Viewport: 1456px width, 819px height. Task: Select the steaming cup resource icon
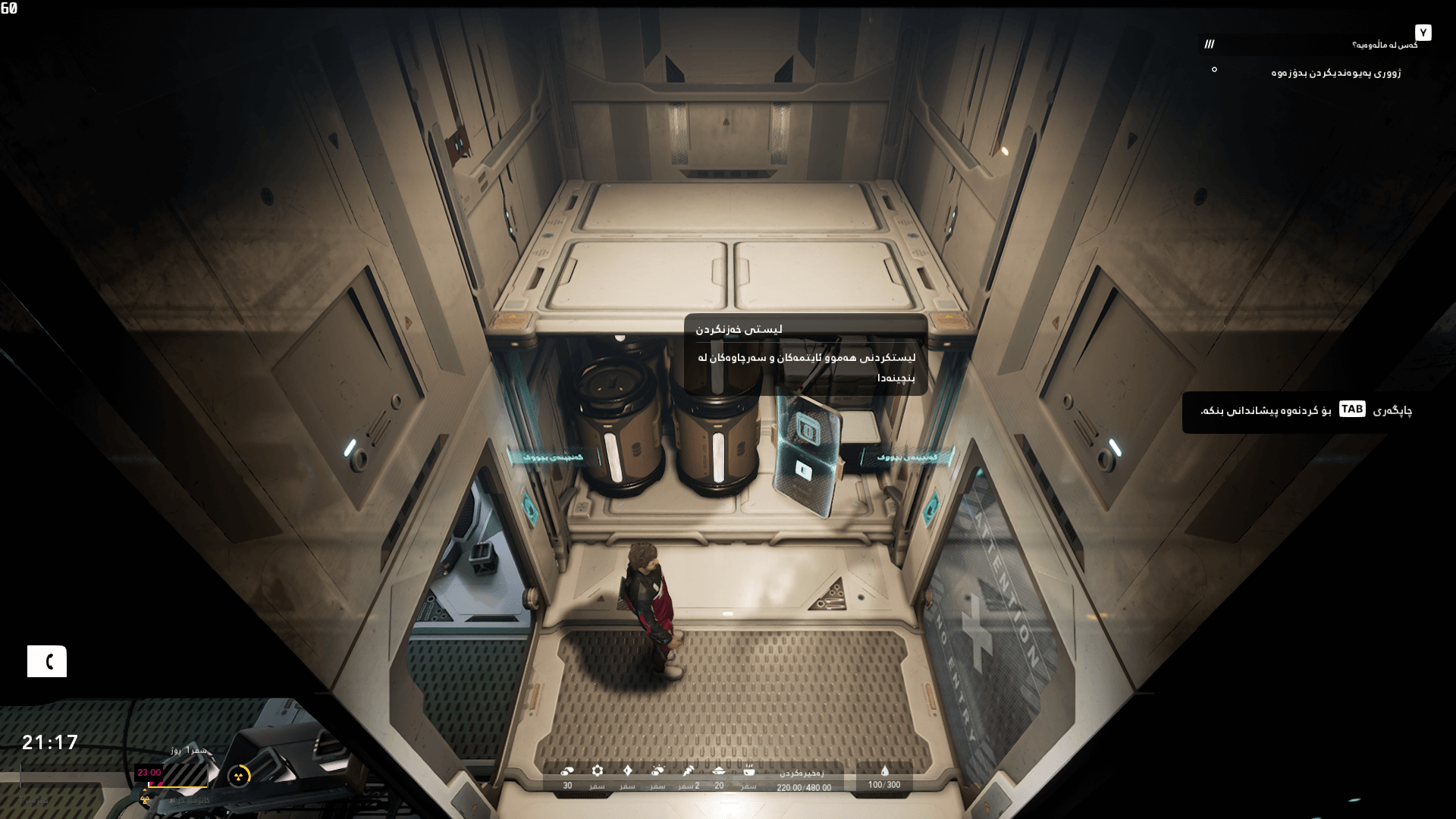[x=749, y=771]
